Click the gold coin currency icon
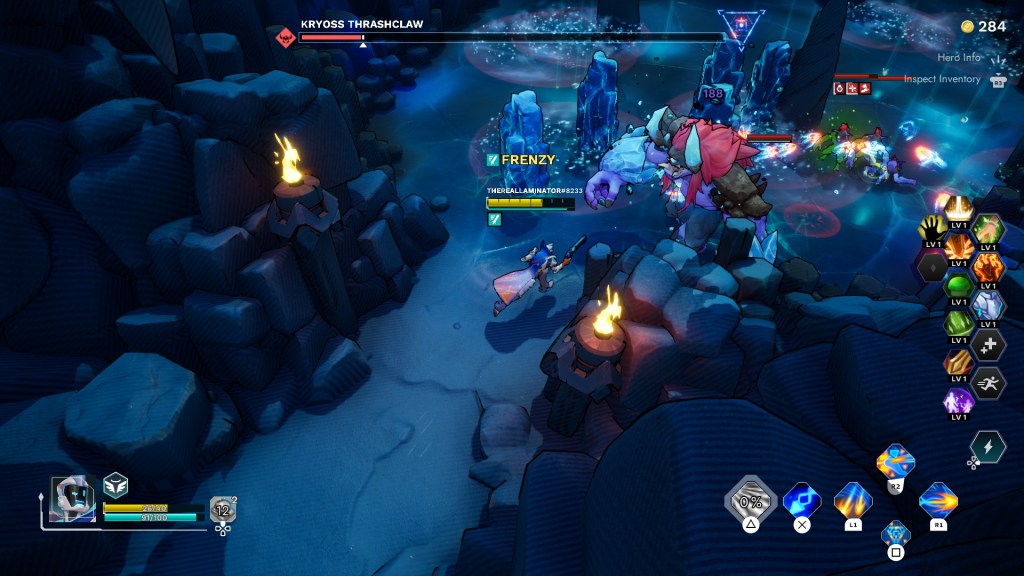 click(x=967, y=26)
